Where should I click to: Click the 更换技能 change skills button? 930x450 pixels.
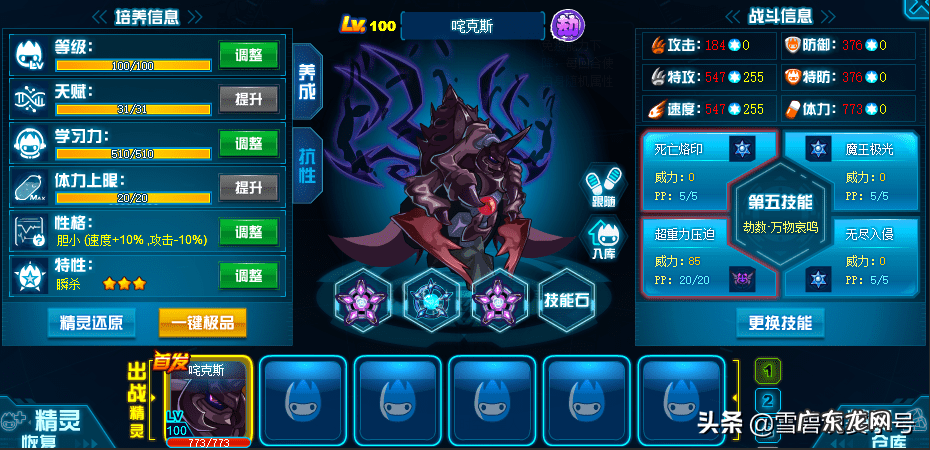click(x=780, y=322)
